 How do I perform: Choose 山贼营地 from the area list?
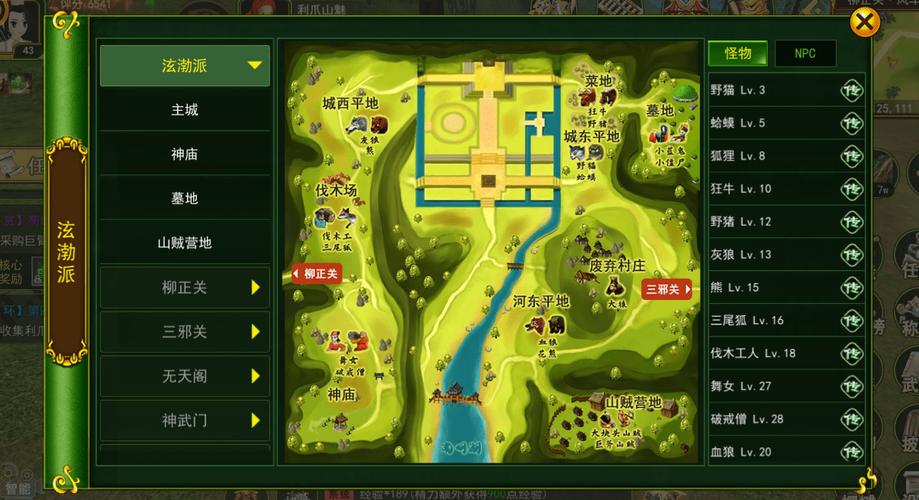click(x=185, y=243)
